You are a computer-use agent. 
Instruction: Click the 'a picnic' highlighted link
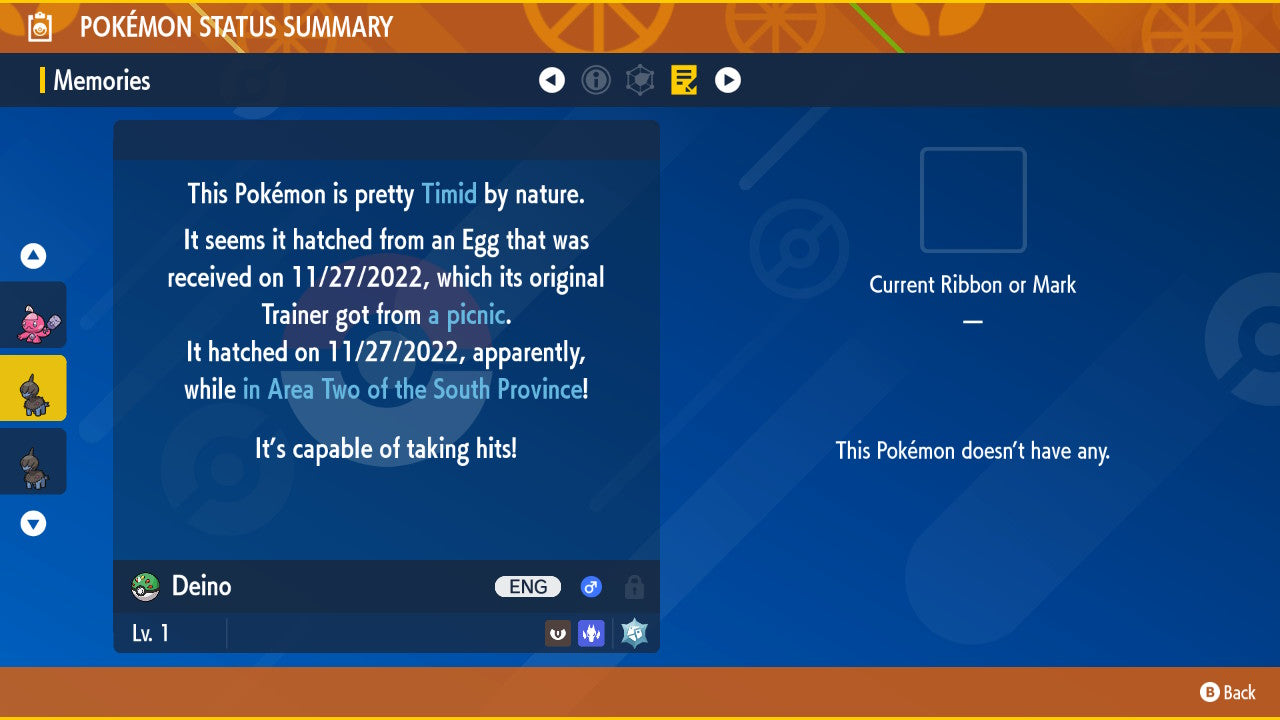click(x=464, y=314)
